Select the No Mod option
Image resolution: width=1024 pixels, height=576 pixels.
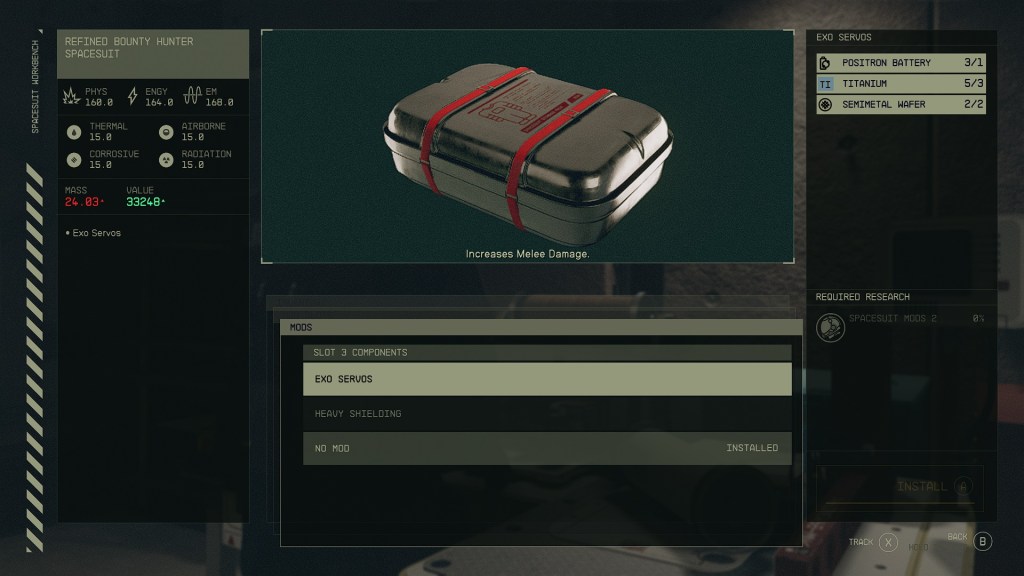click(547, 448)
